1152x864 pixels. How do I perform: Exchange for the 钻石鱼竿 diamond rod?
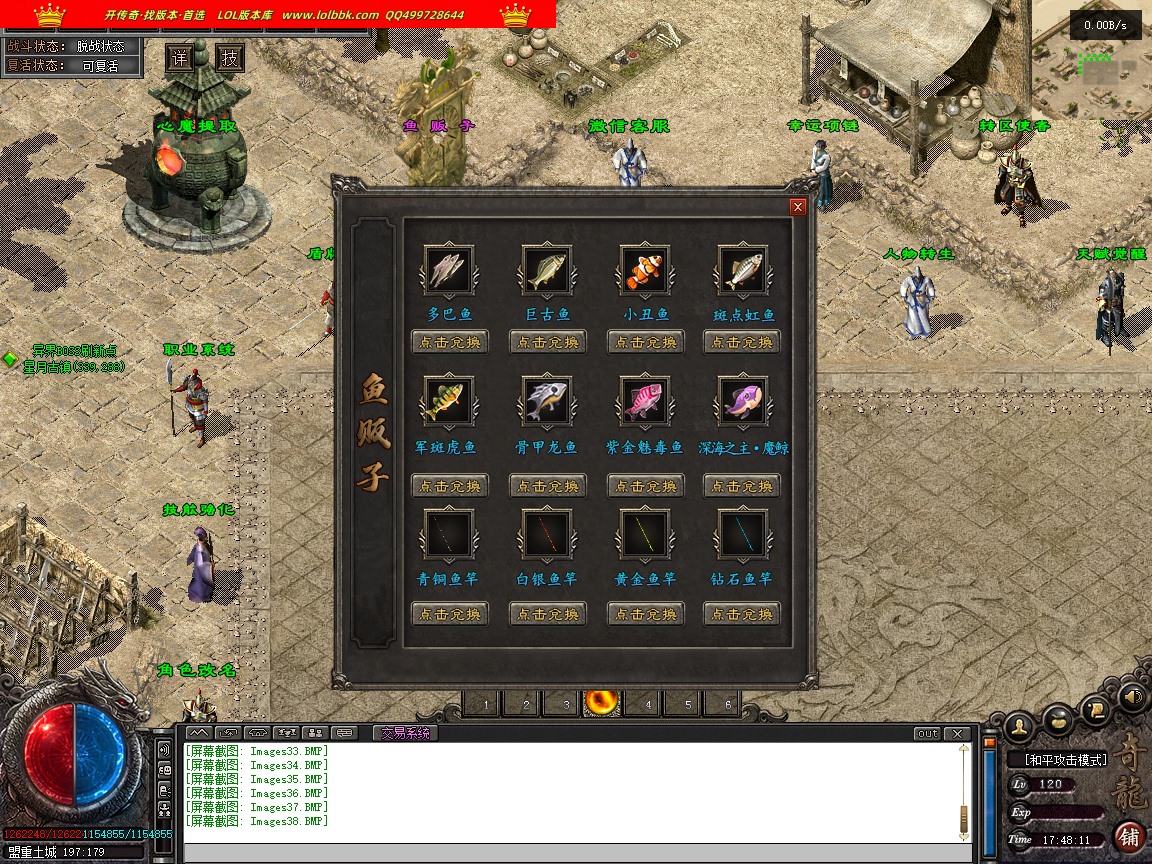(x=743, y=613)
